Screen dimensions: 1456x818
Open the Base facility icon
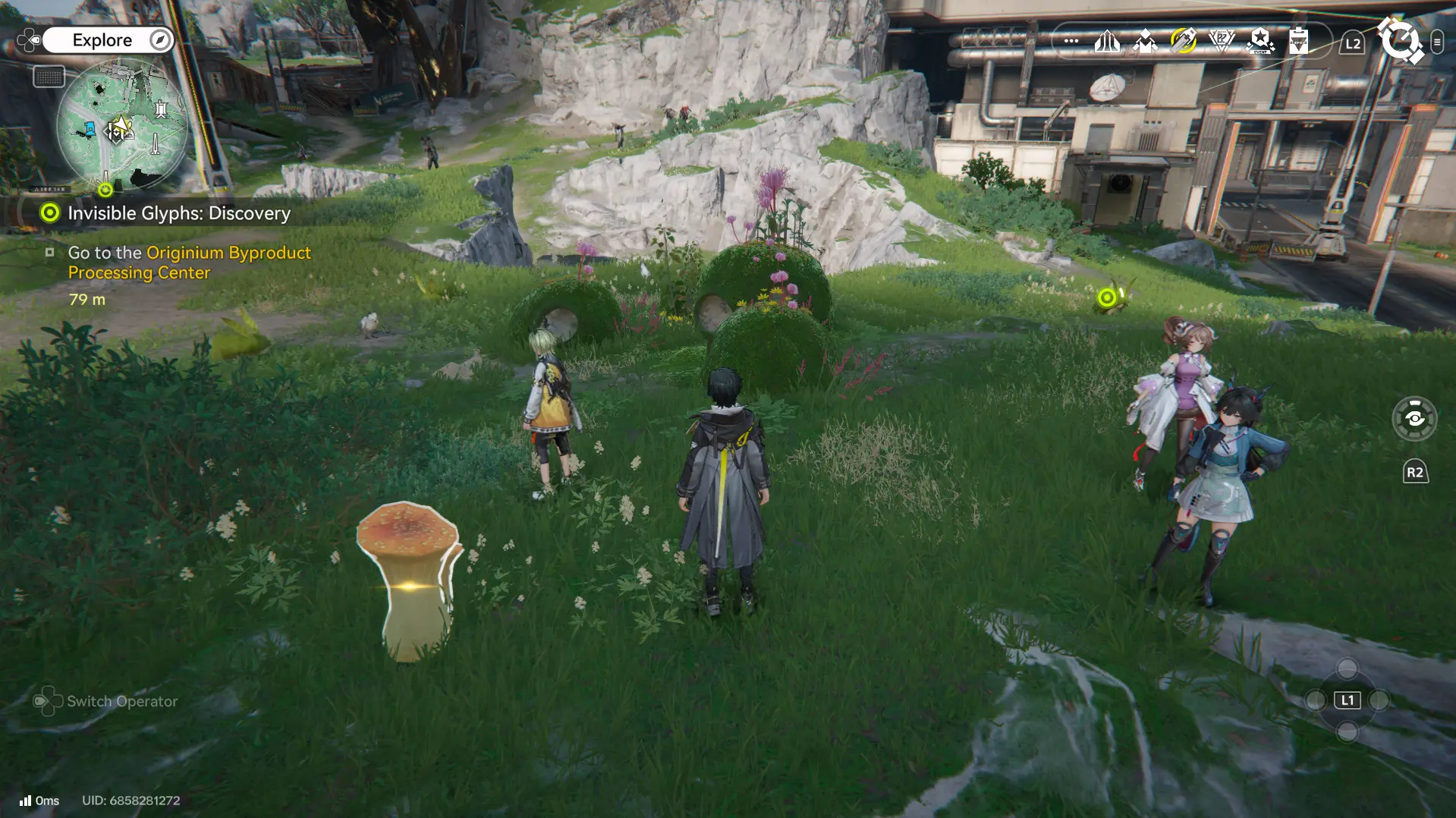[1107, 42]
